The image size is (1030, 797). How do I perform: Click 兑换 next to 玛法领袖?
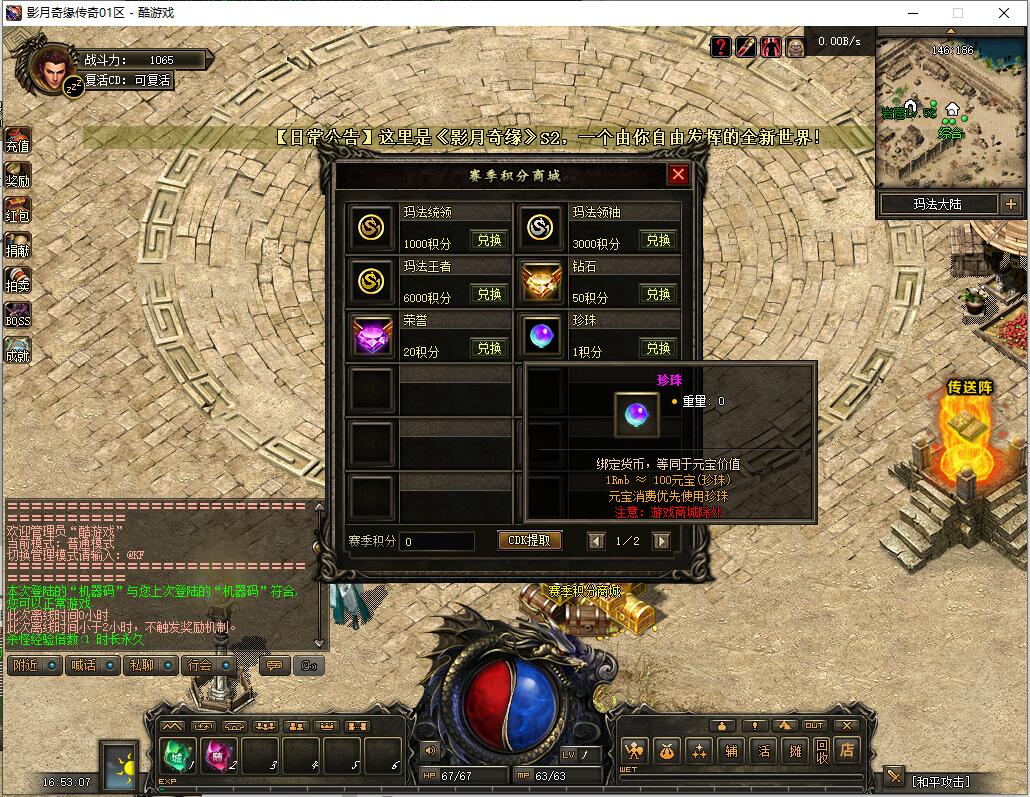coord(658,241)
